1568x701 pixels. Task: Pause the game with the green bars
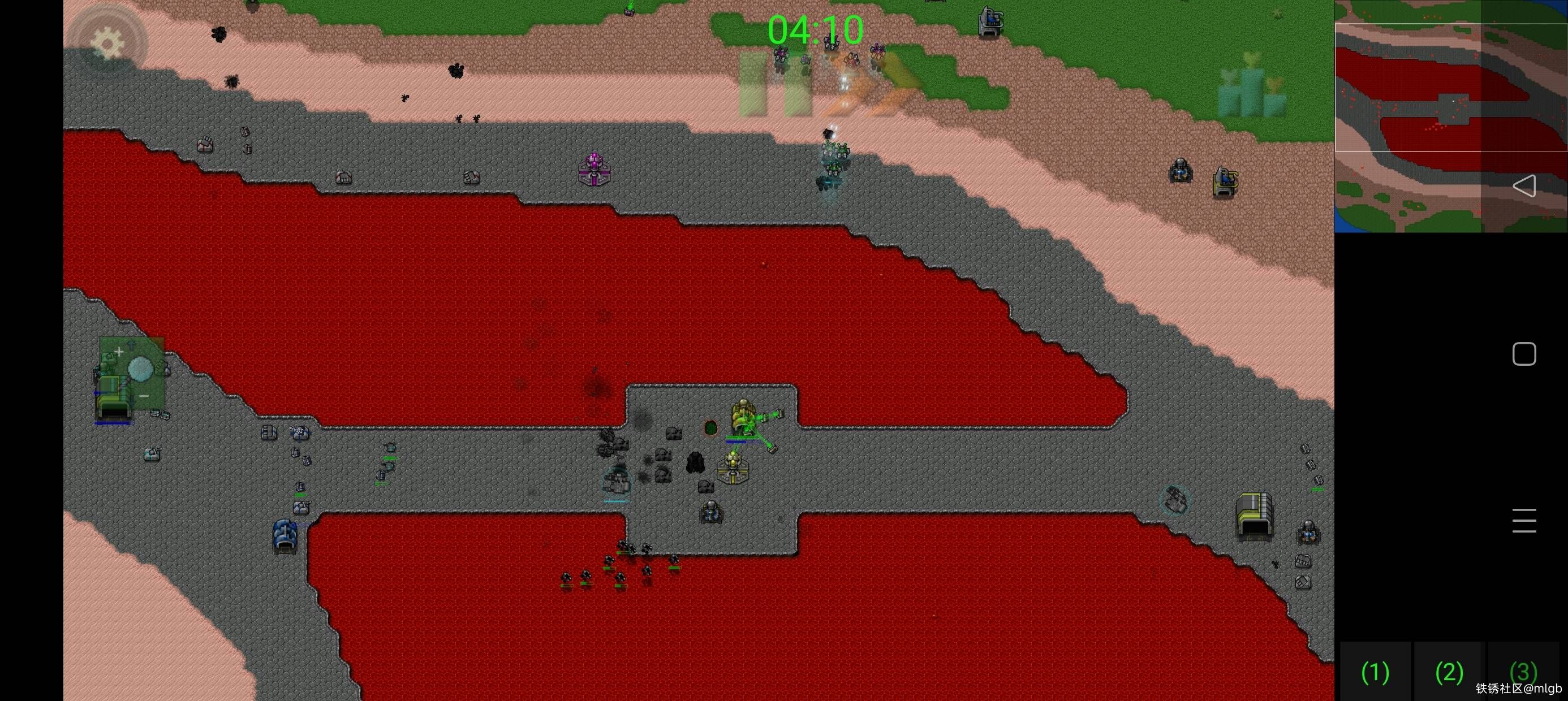click(774, 84)
